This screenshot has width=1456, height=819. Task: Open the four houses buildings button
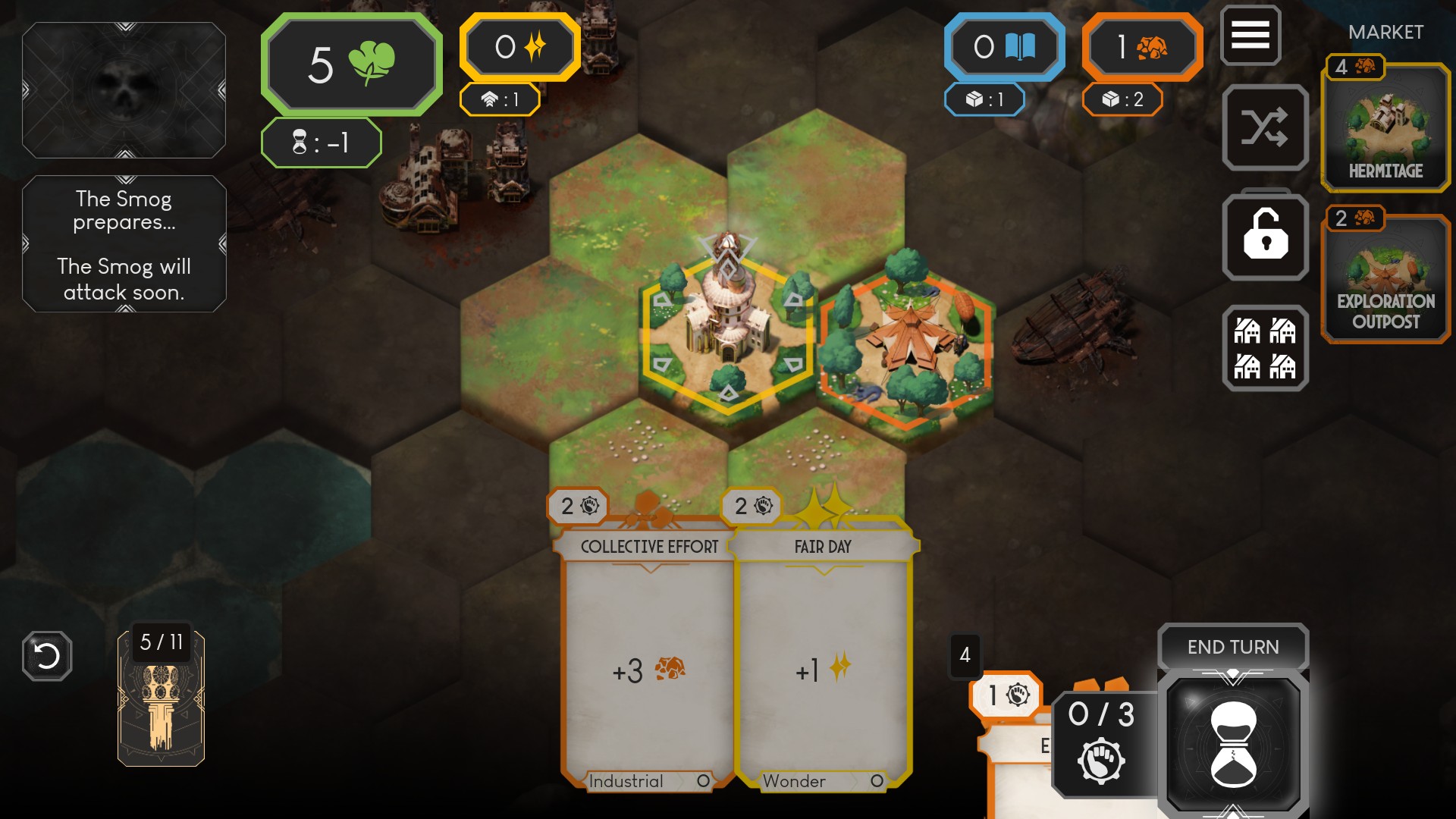click(x=1265, y=348)
